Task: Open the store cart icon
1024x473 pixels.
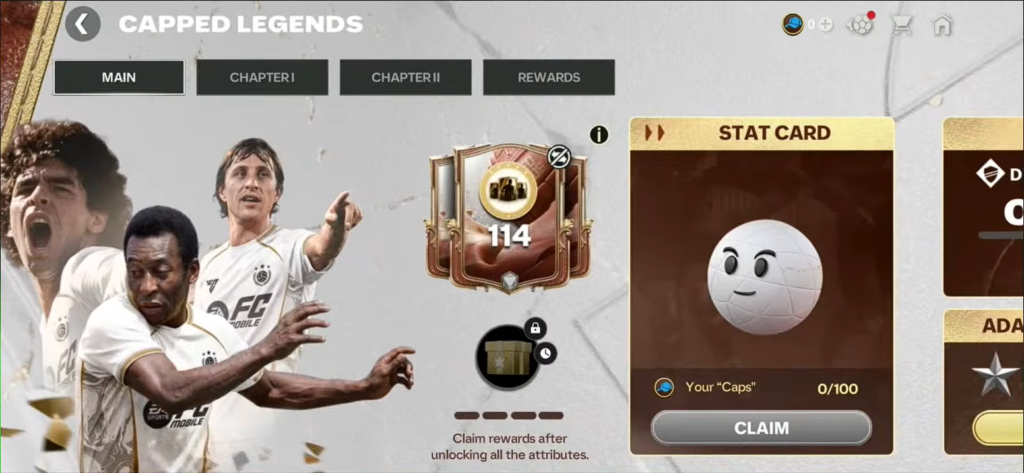Action: pos(901,24)
